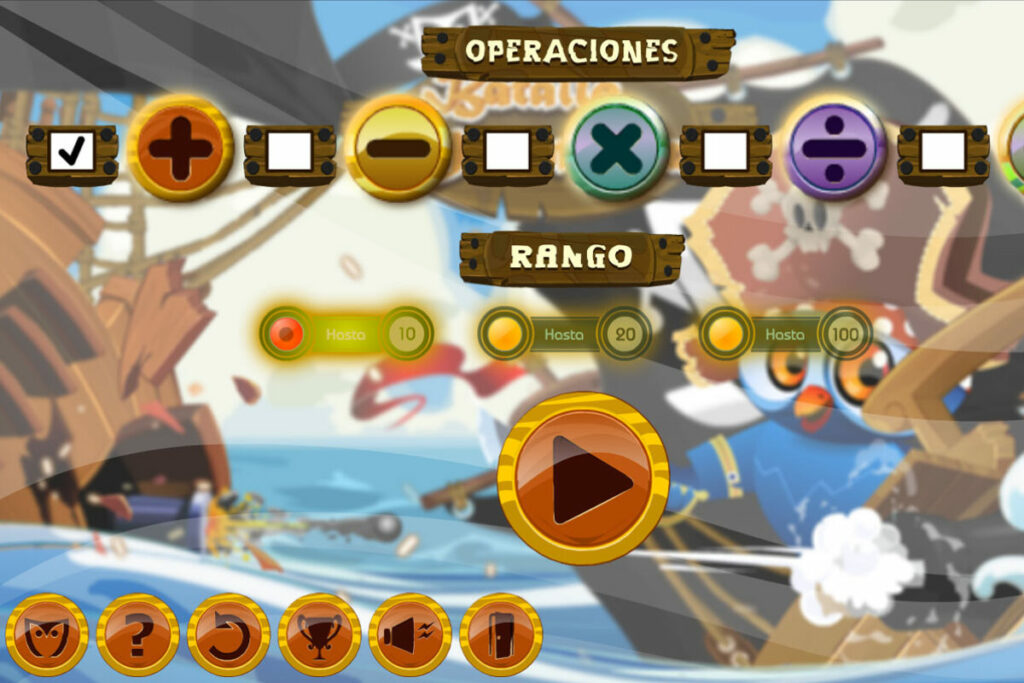Uncheck the ticked addition checkbox
Screen dimensions: 1024x683
[x=72, y=152]
